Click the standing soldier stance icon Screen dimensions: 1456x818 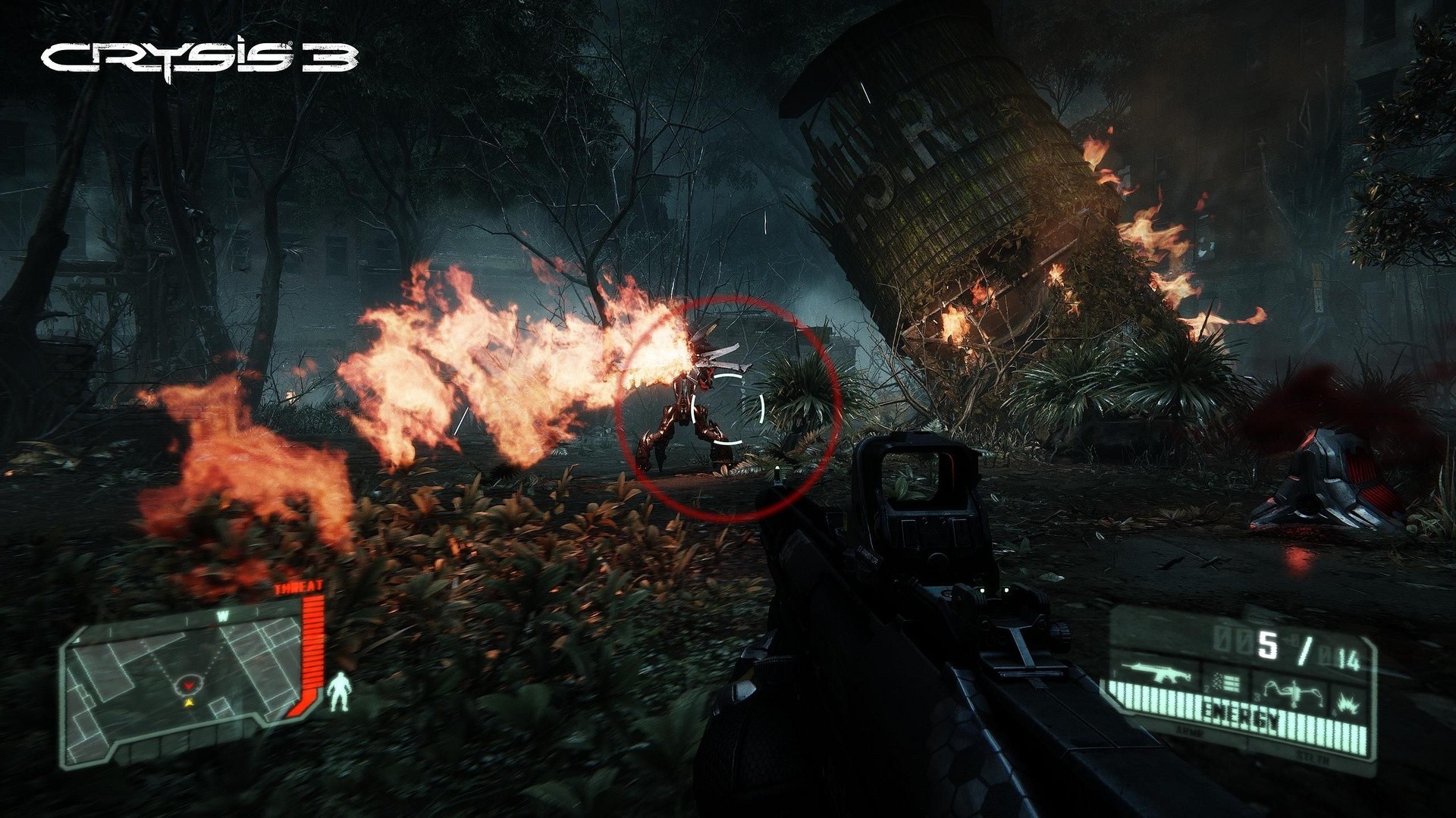pos(339,691)
